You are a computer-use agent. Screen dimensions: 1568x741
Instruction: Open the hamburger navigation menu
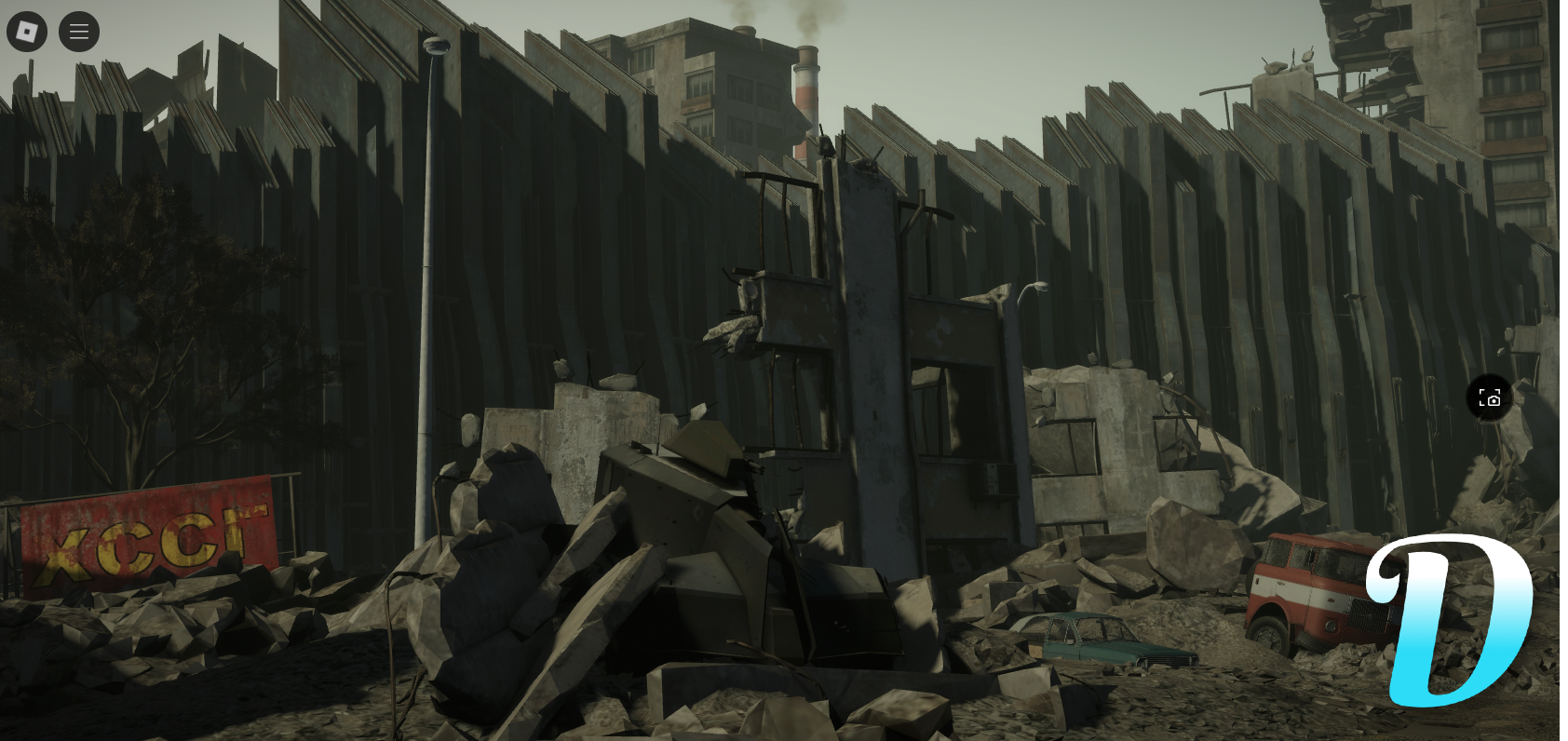[x=79, y=31]
